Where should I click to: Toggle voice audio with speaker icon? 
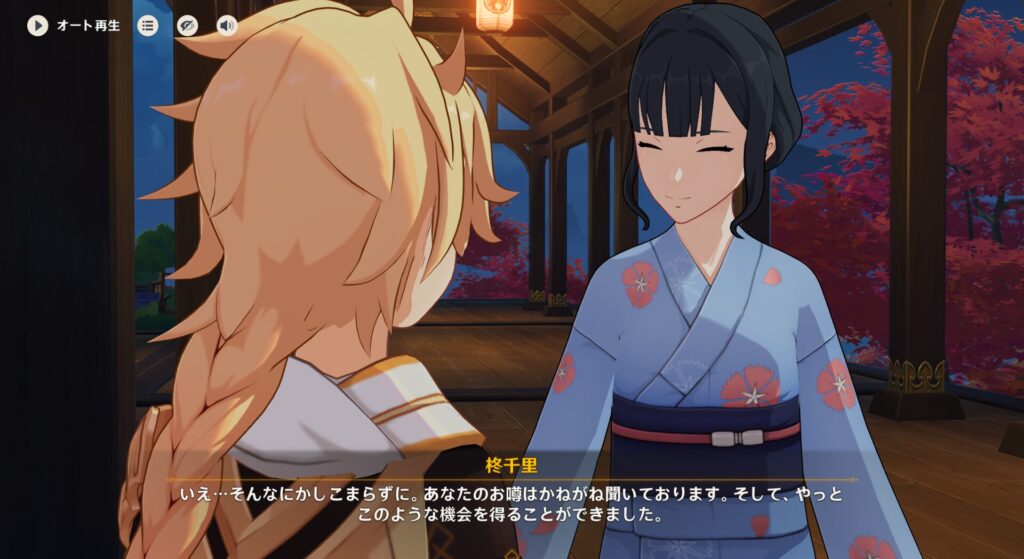pyautogui.click(x=227, y=25)
